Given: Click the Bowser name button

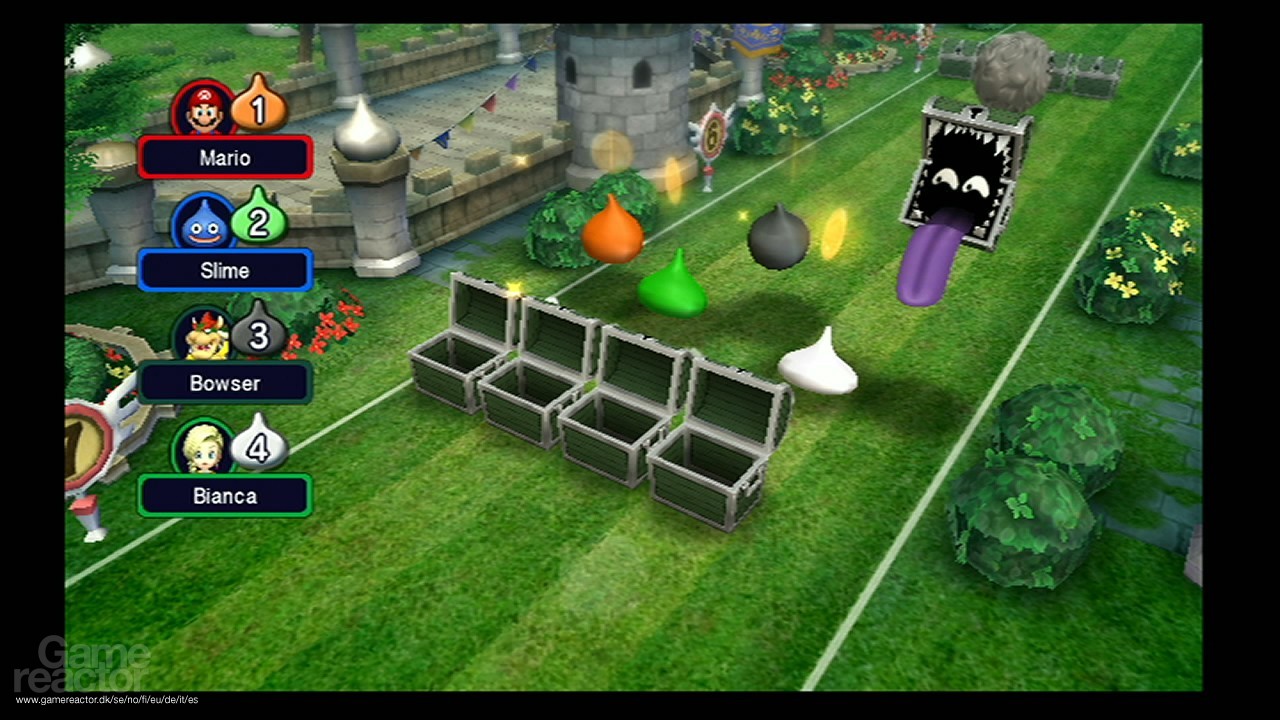Looking at the screenshot, I should (224, 383).
